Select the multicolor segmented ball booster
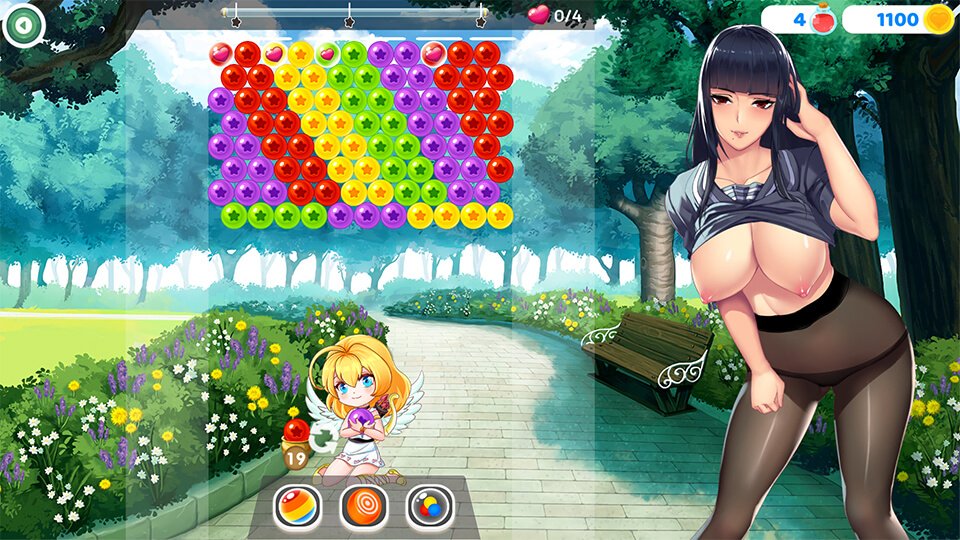Image resolution: width=960 pixels, height=540 pixels. 430,507
